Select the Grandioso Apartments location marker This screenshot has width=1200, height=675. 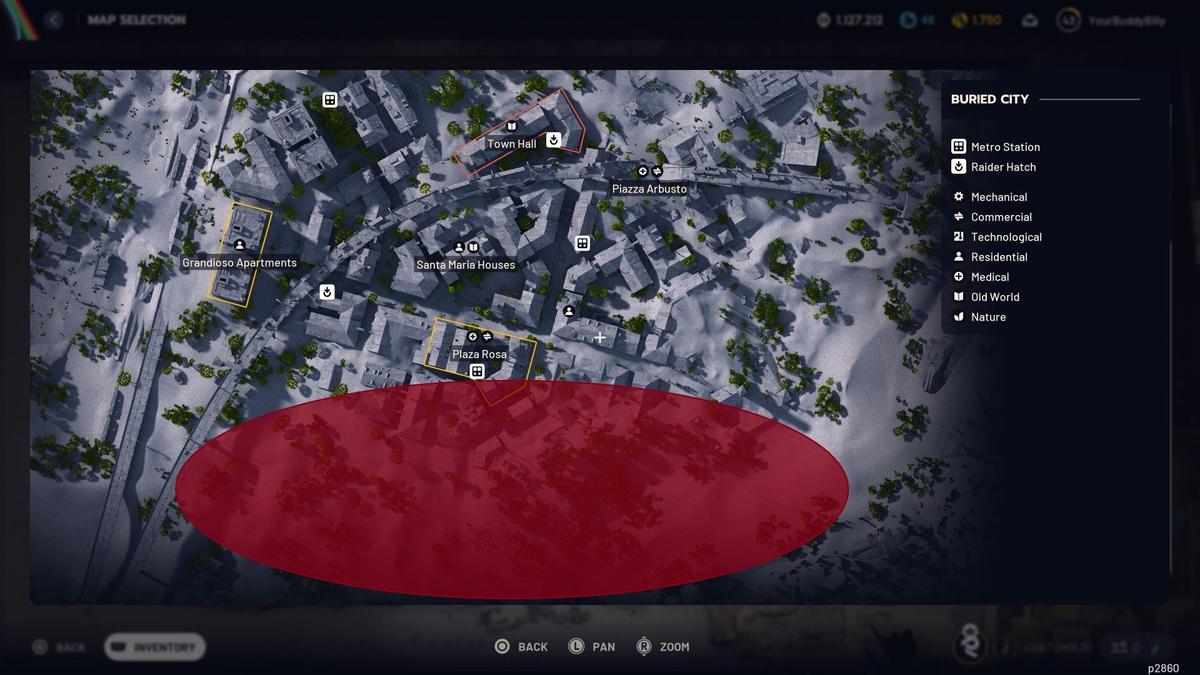tap(239, 263)
